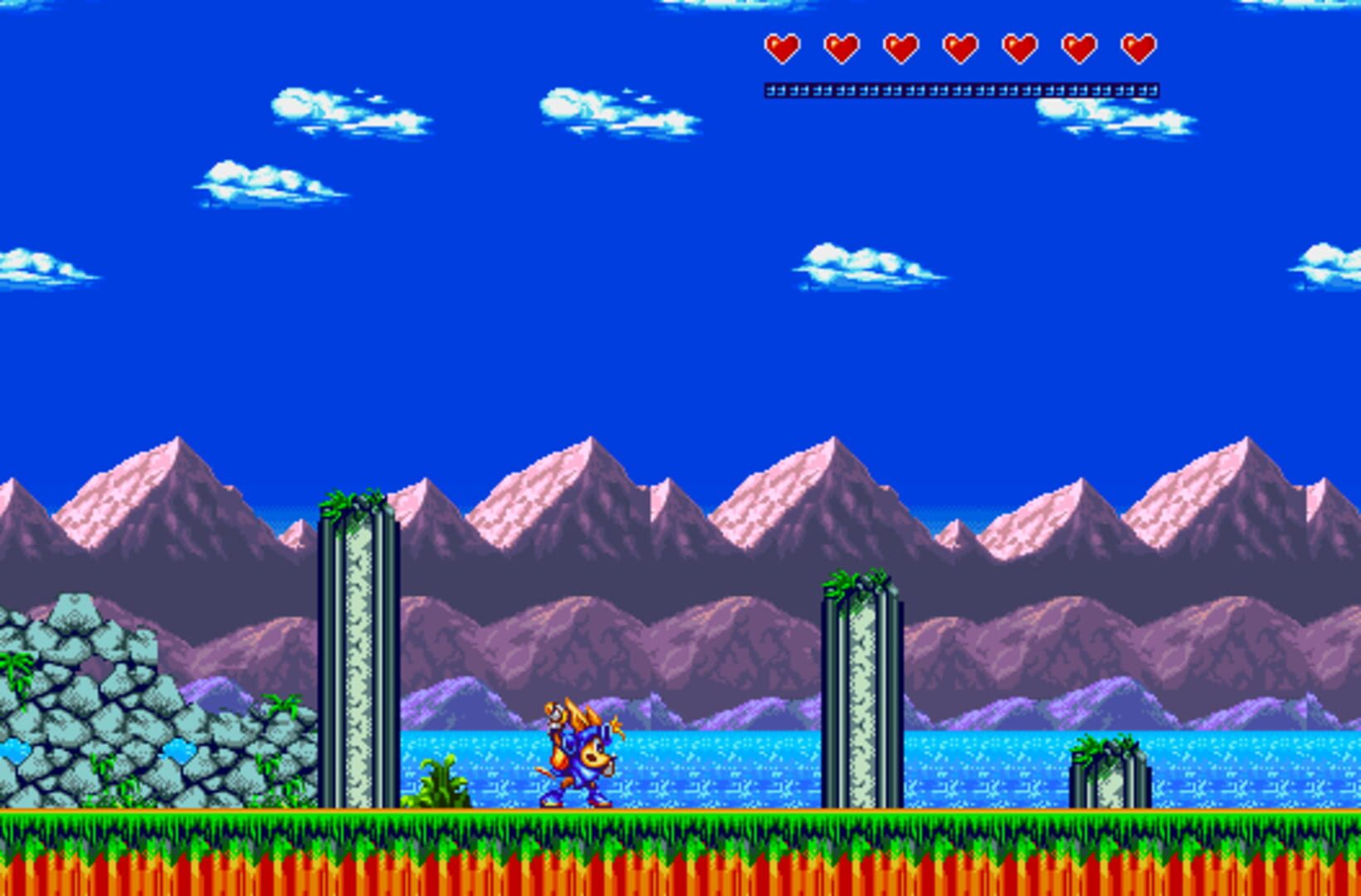Click the last heart in the health bar
1361x896 pixels.
point(1137,46)
